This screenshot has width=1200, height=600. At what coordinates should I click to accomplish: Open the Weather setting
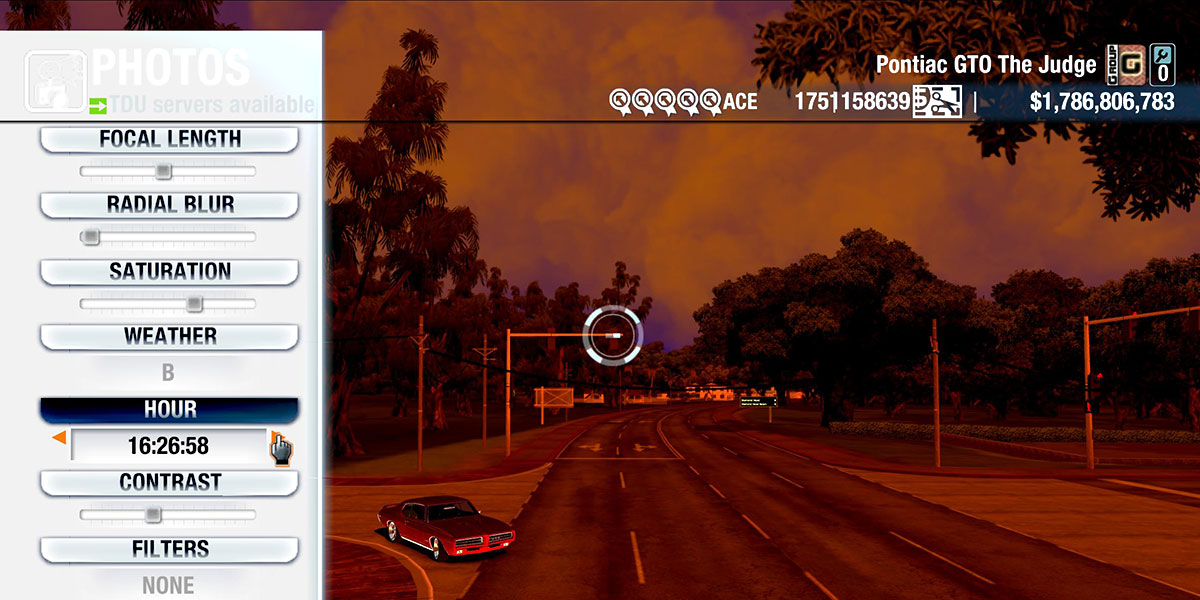169,337
